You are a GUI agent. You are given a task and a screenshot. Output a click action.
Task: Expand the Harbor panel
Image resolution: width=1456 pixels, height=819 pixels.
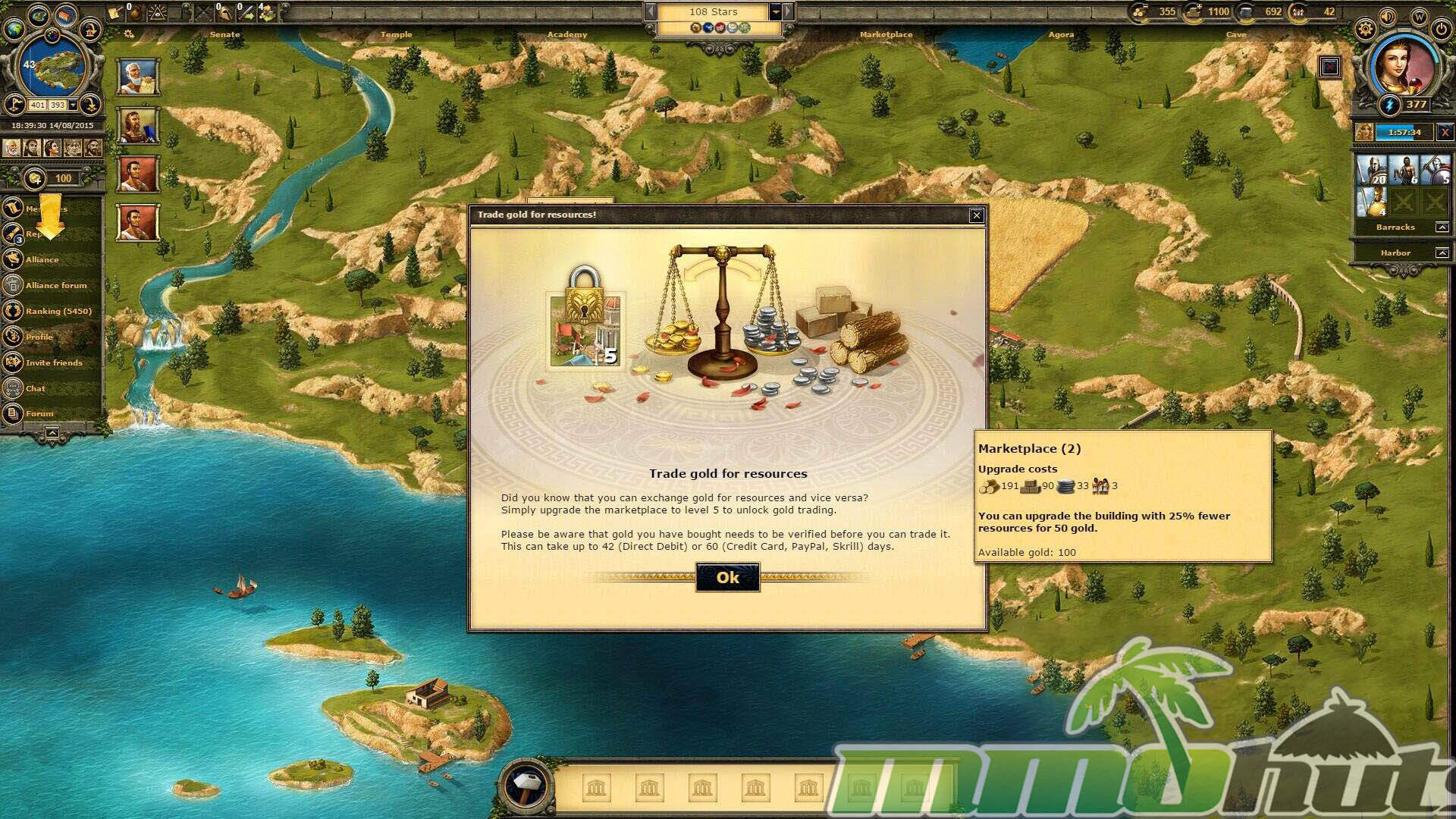[1442, 253]
